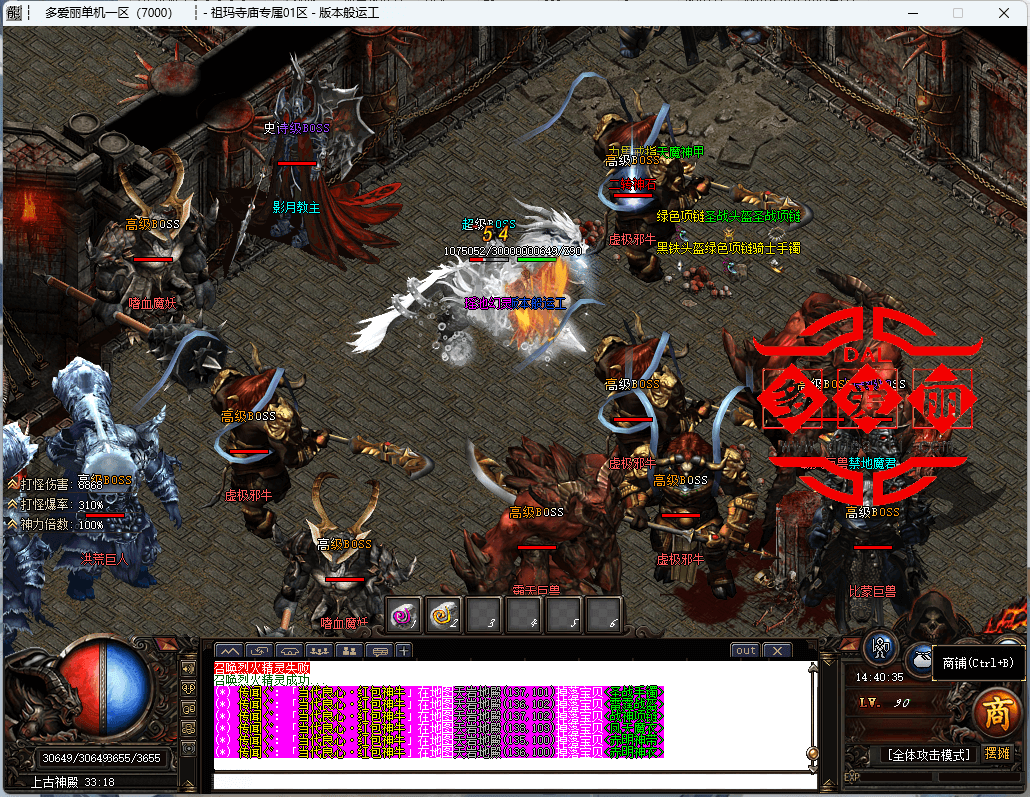Select the plus tab above the chat
1030x797 pixels.
403,650
